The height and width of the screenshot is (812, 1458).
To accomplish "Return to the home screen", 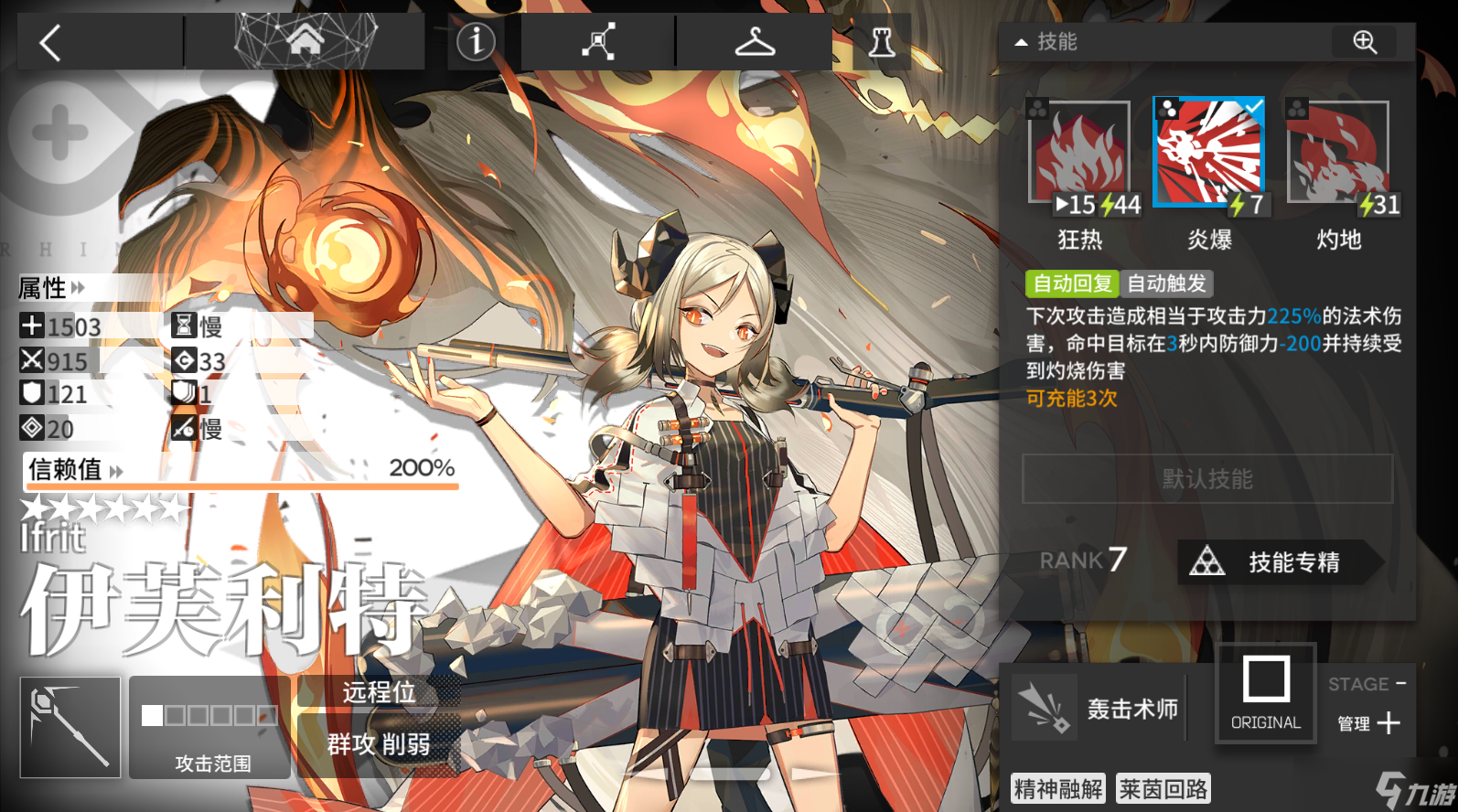I will (x=305, y=40).
